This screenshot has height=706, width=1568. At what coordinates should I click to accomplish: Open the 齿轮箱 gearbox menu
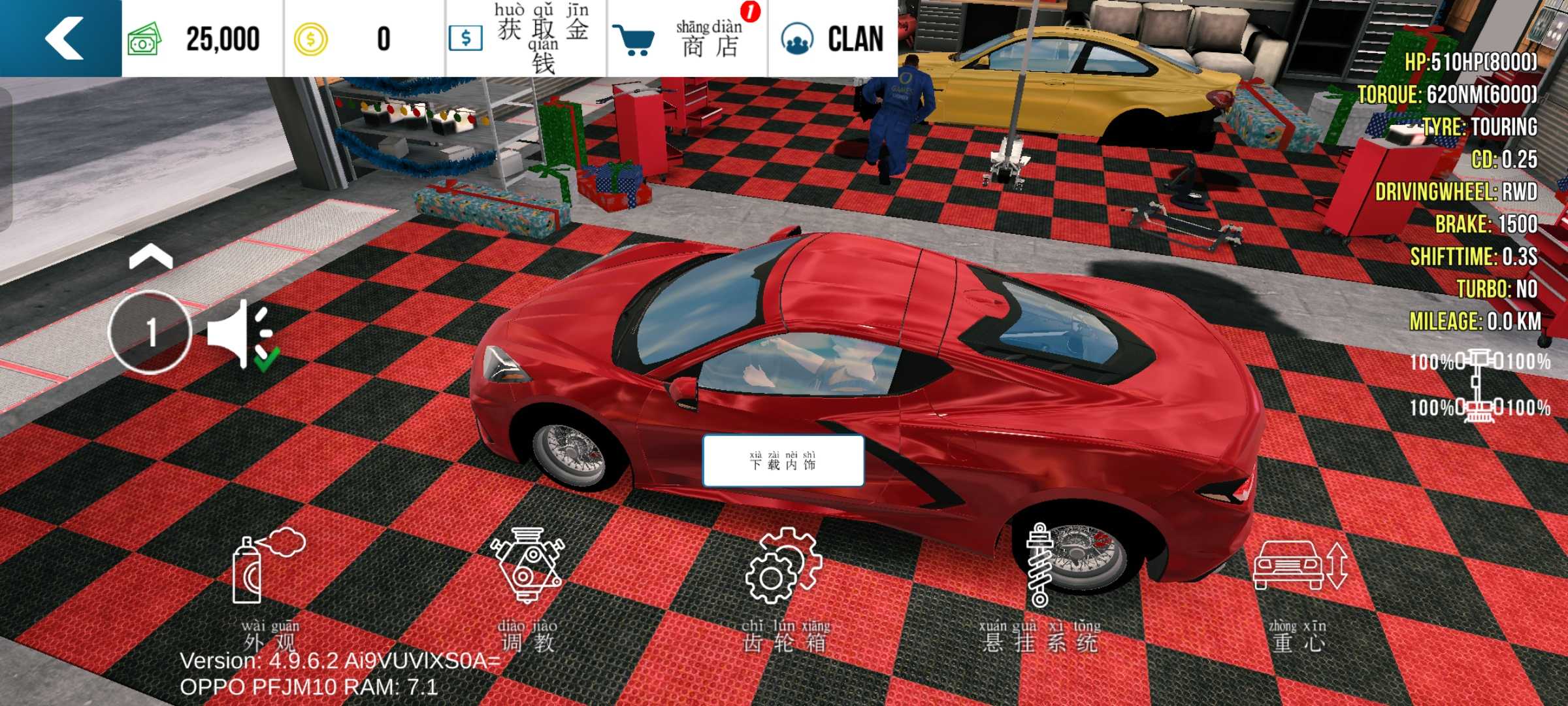pyautogui.click(x=784, y=588)
